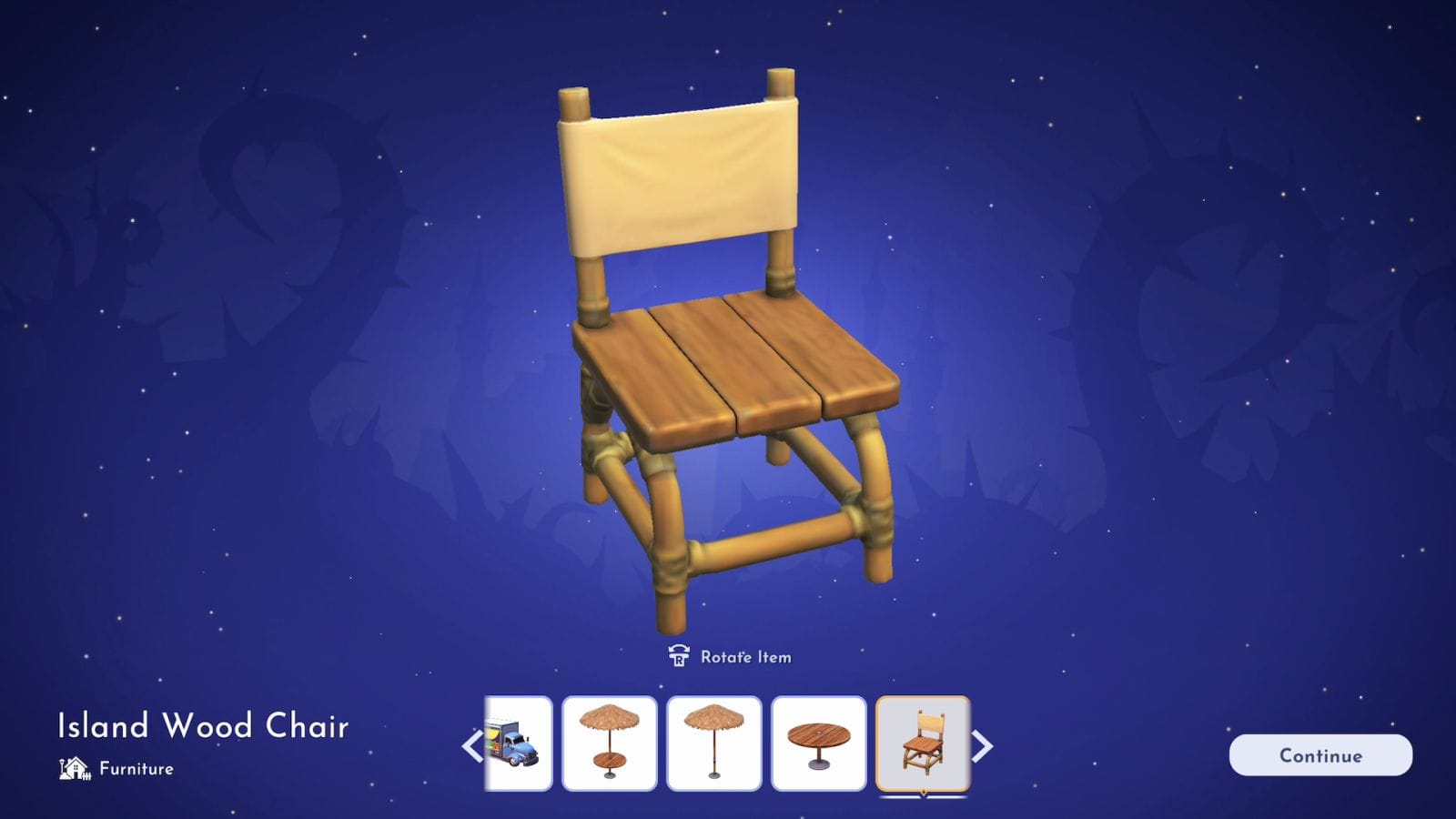The height and width of the screenshot is (819, 1456).
Task: Select the blue truck thumbnail
Action: coord(519,743)
